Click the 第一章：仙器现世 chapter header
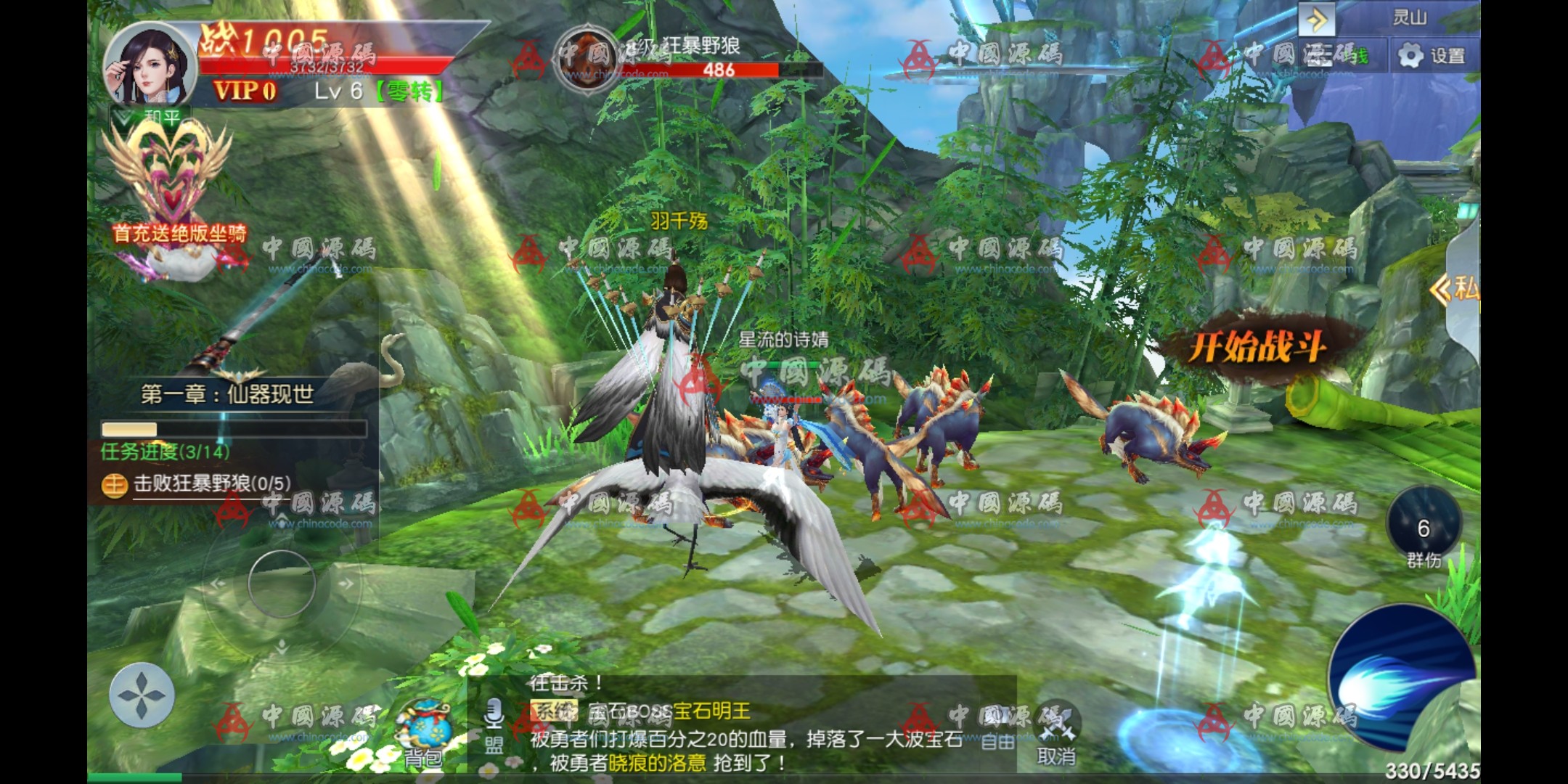 pos(228,394)
